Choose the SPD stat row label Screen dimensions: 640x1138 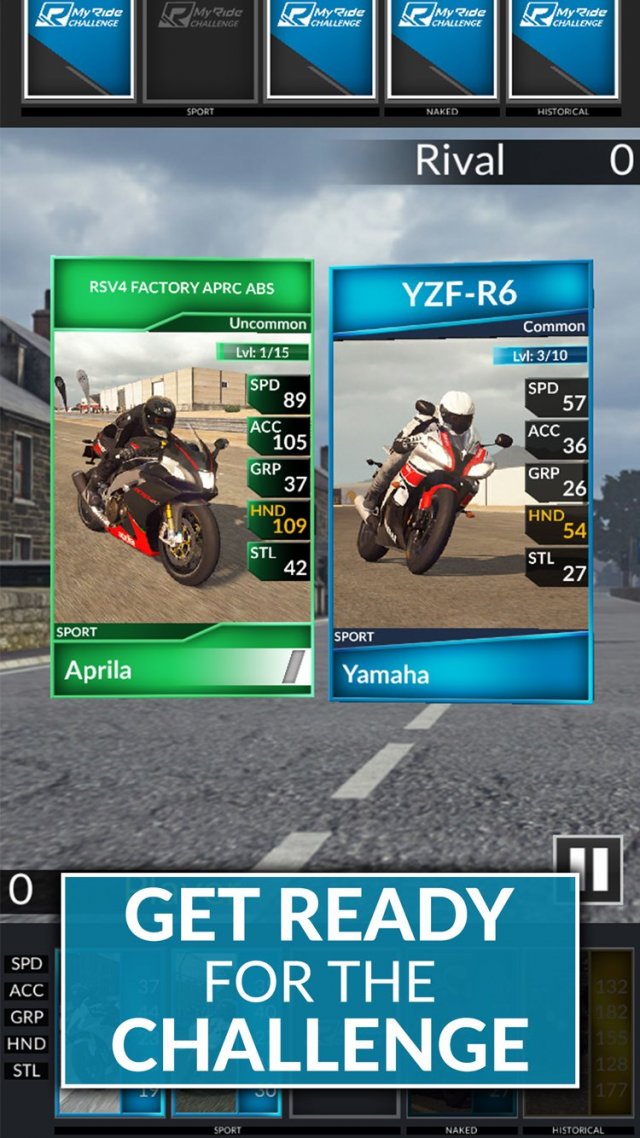[27, 964]
